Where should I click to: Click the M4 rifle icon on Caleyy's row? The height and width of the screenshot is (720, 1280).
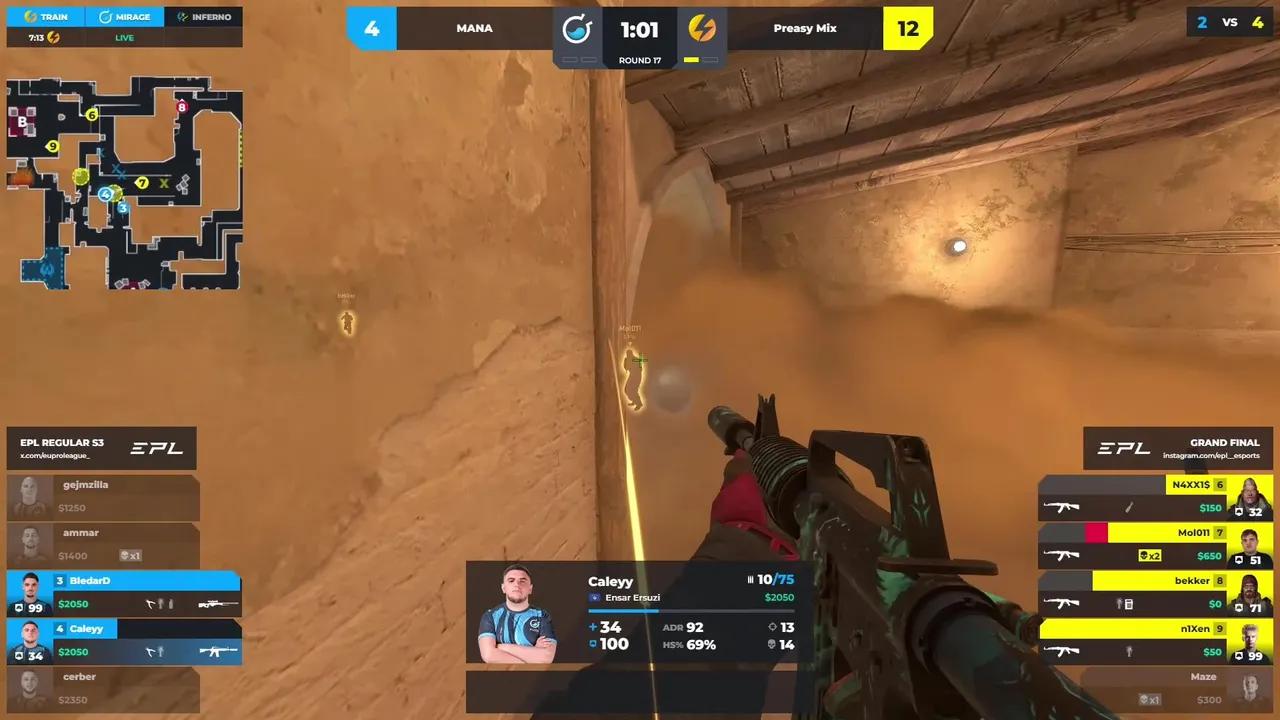[x=219, y=651]
